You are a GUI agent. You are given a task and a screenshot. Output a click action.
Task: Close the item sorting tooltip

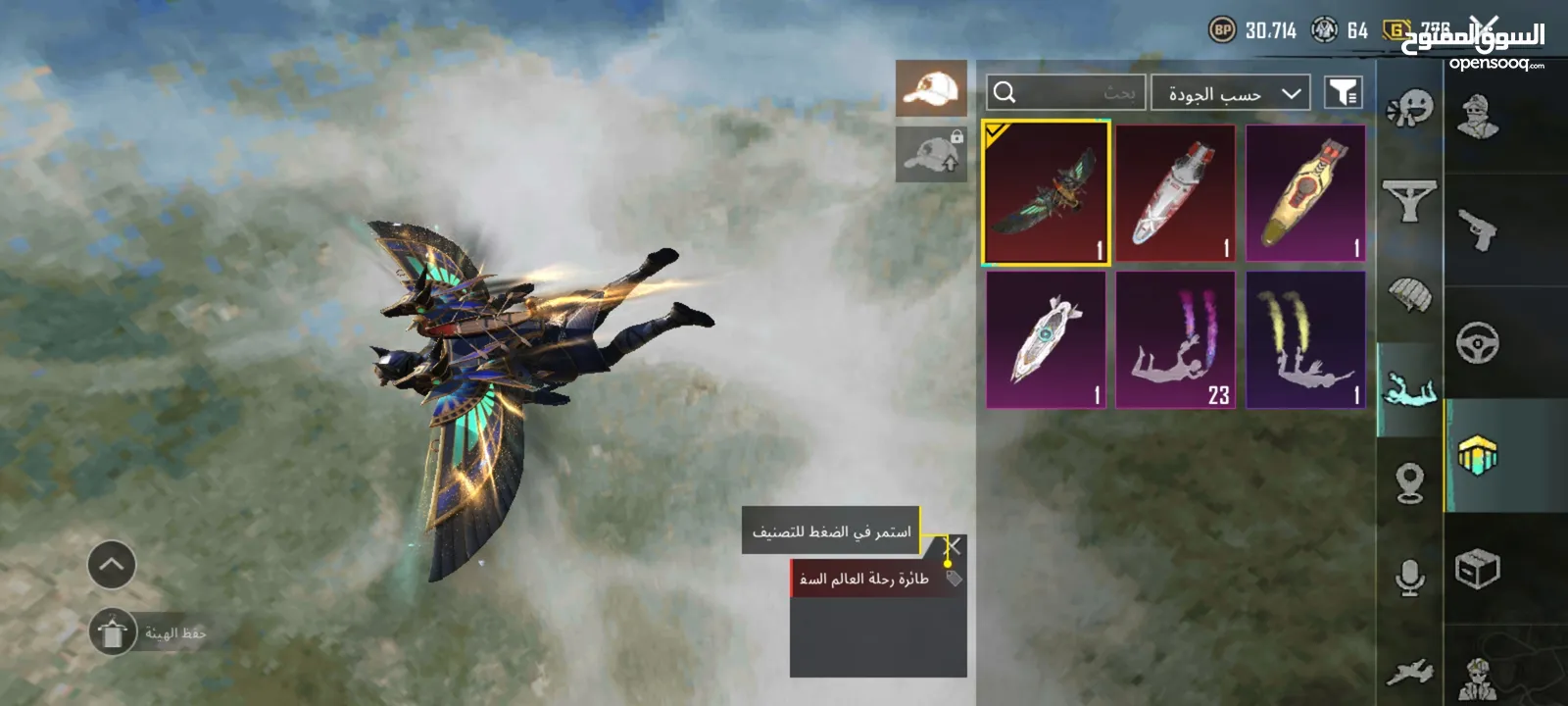tap(953, 546)
